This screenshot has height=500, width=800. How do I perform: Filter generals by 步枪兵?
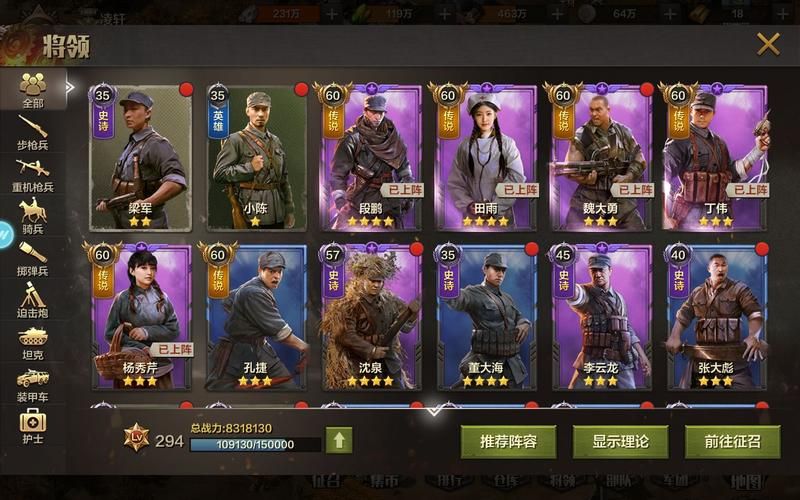(x=33, y=134)
